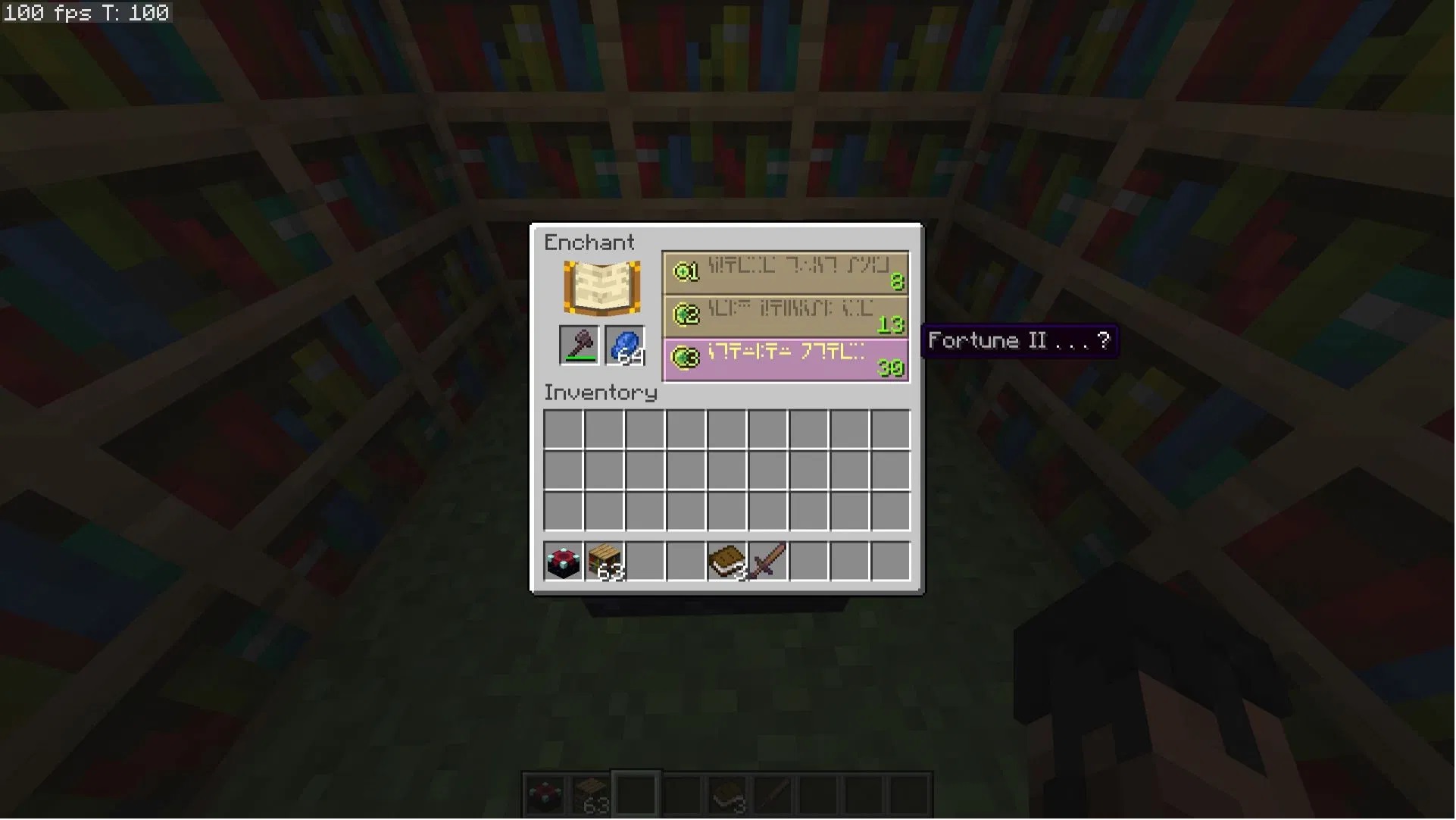Take the axe from the enchanting slot
The image size is (1456, 820).
point(580,346)
